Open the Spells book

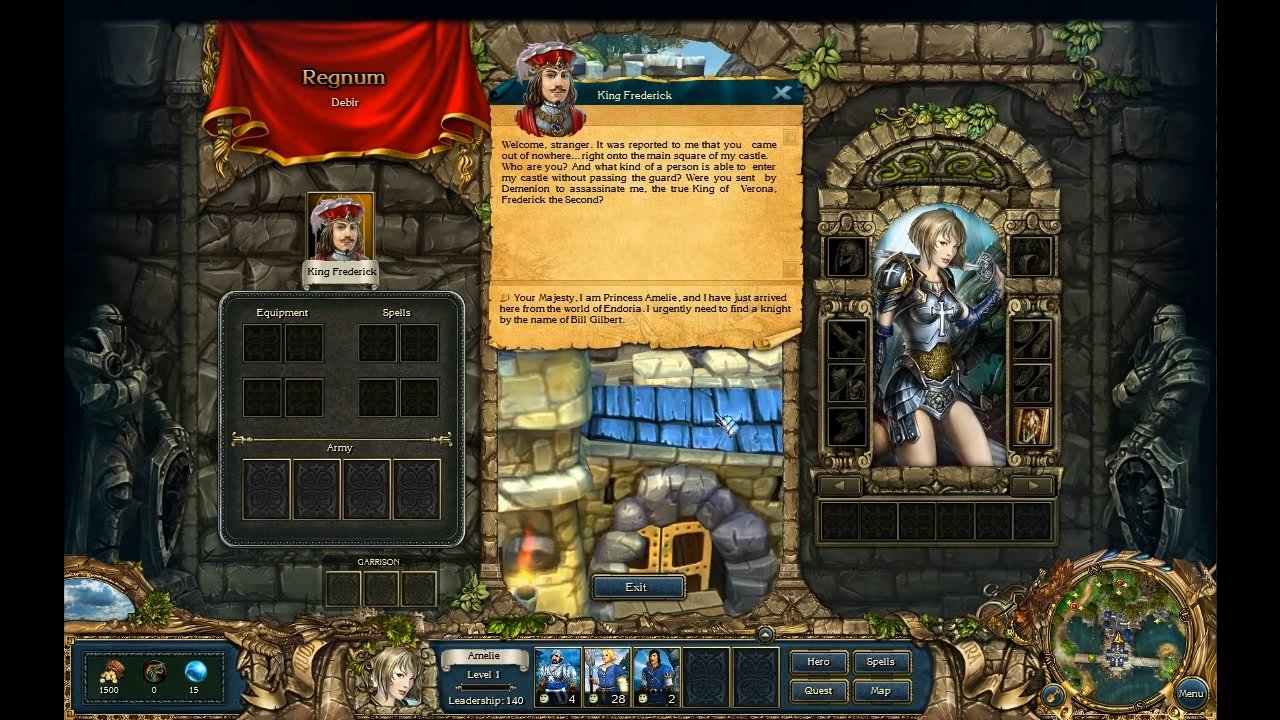point(880,662)
